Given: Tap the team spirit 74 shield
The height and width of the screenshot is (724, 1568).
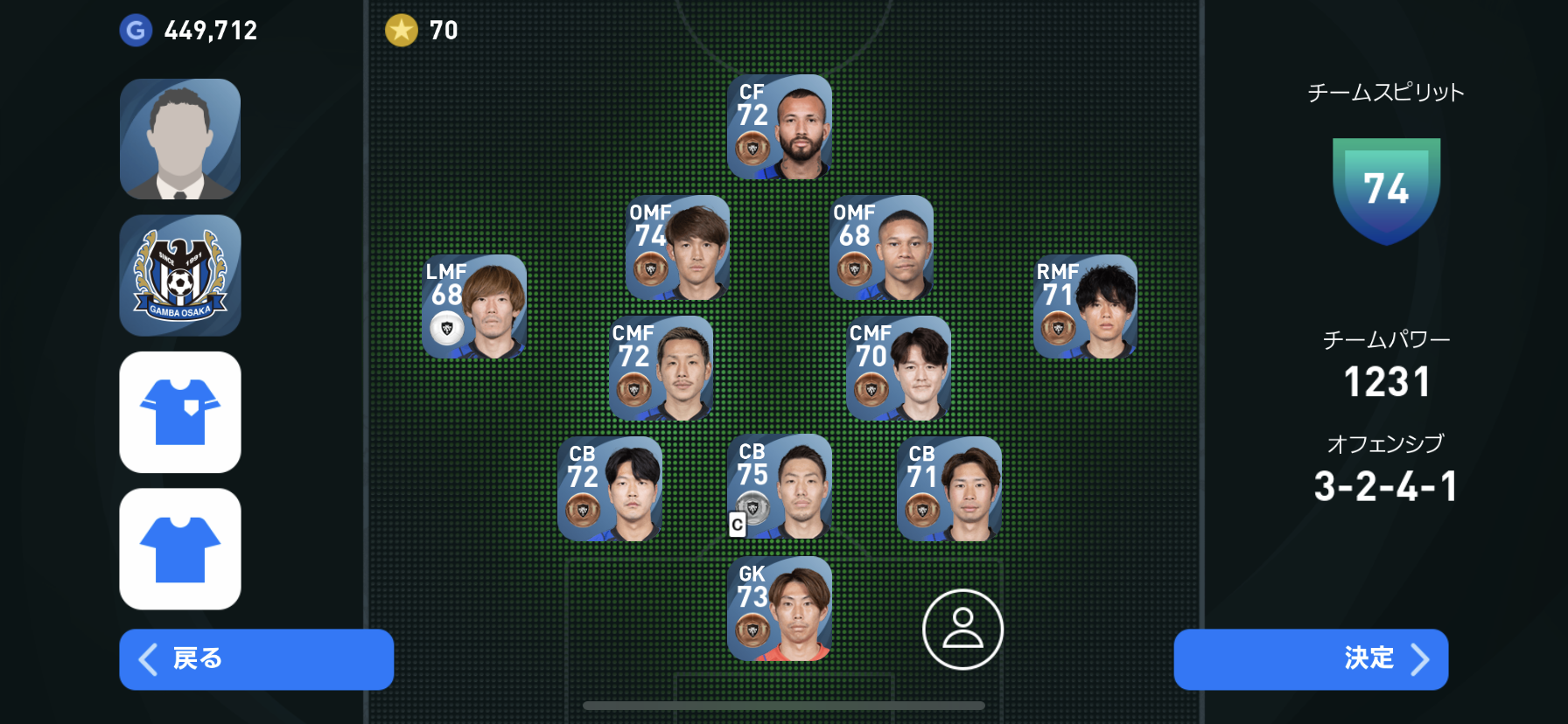Looking at the screenshot, I should (1386, 190).
